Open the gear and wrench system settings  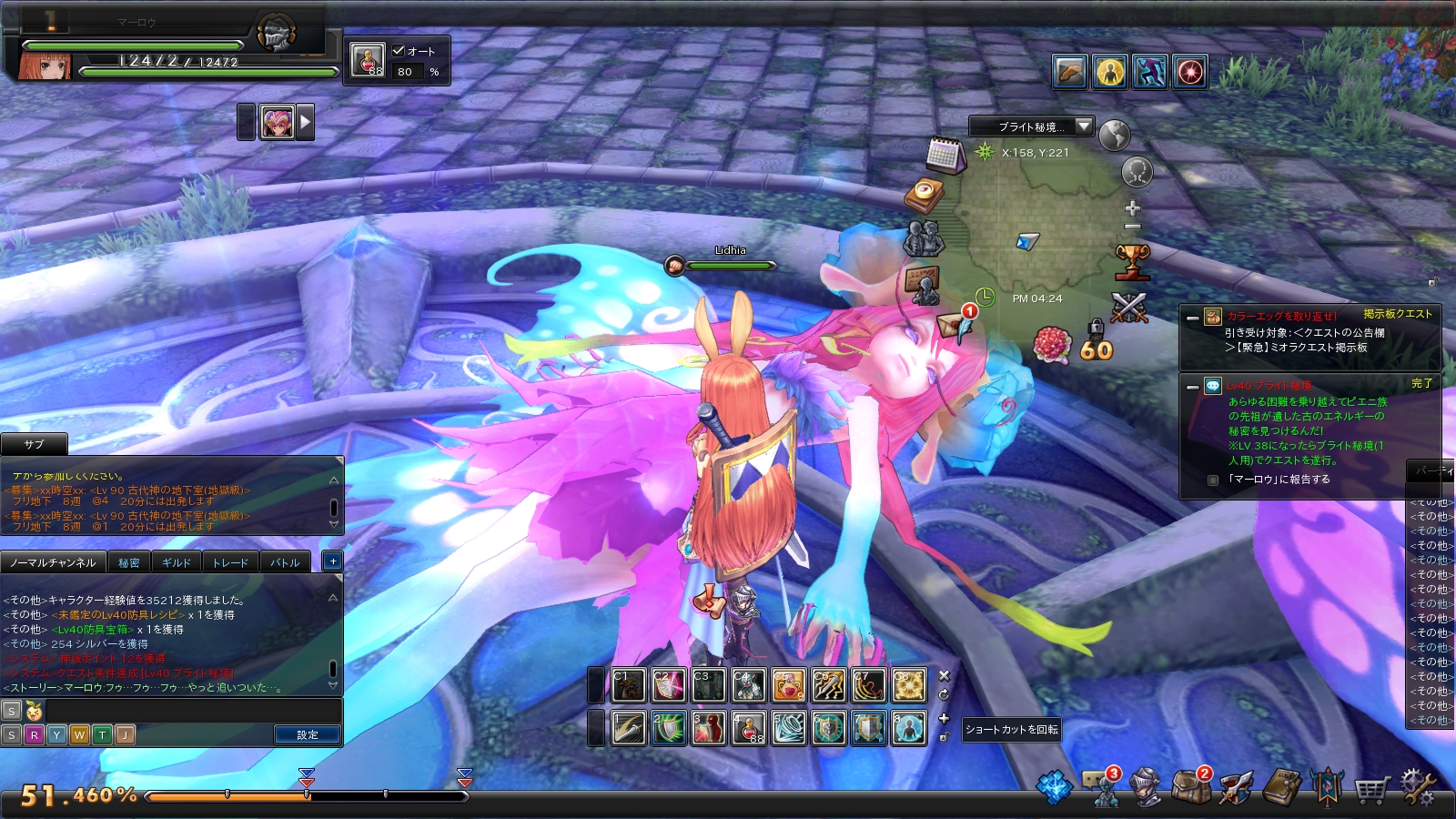coord(1417,787)
